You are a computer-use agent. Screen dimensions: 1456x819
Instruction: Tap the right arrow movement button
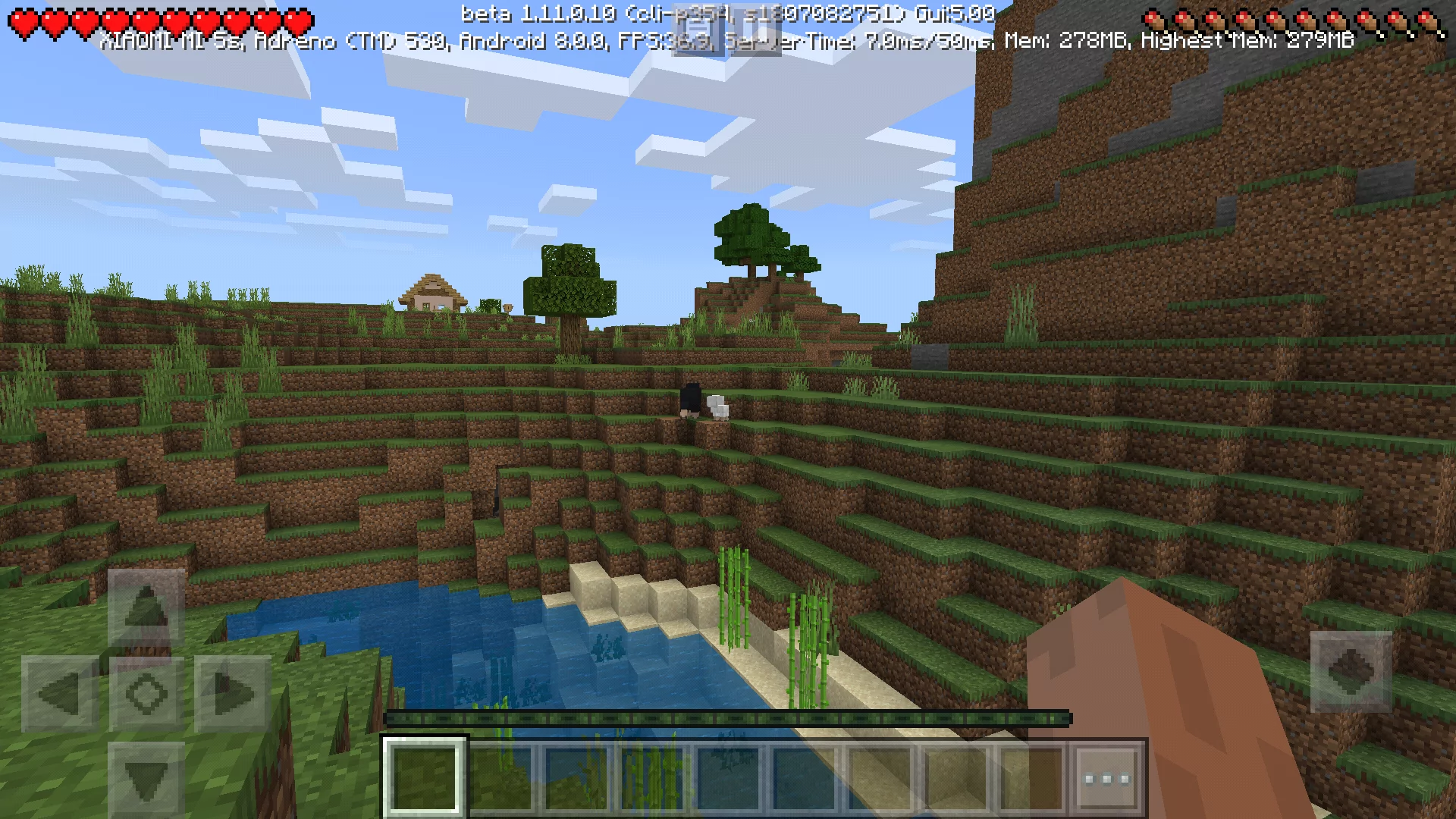(x=233, y=693)
